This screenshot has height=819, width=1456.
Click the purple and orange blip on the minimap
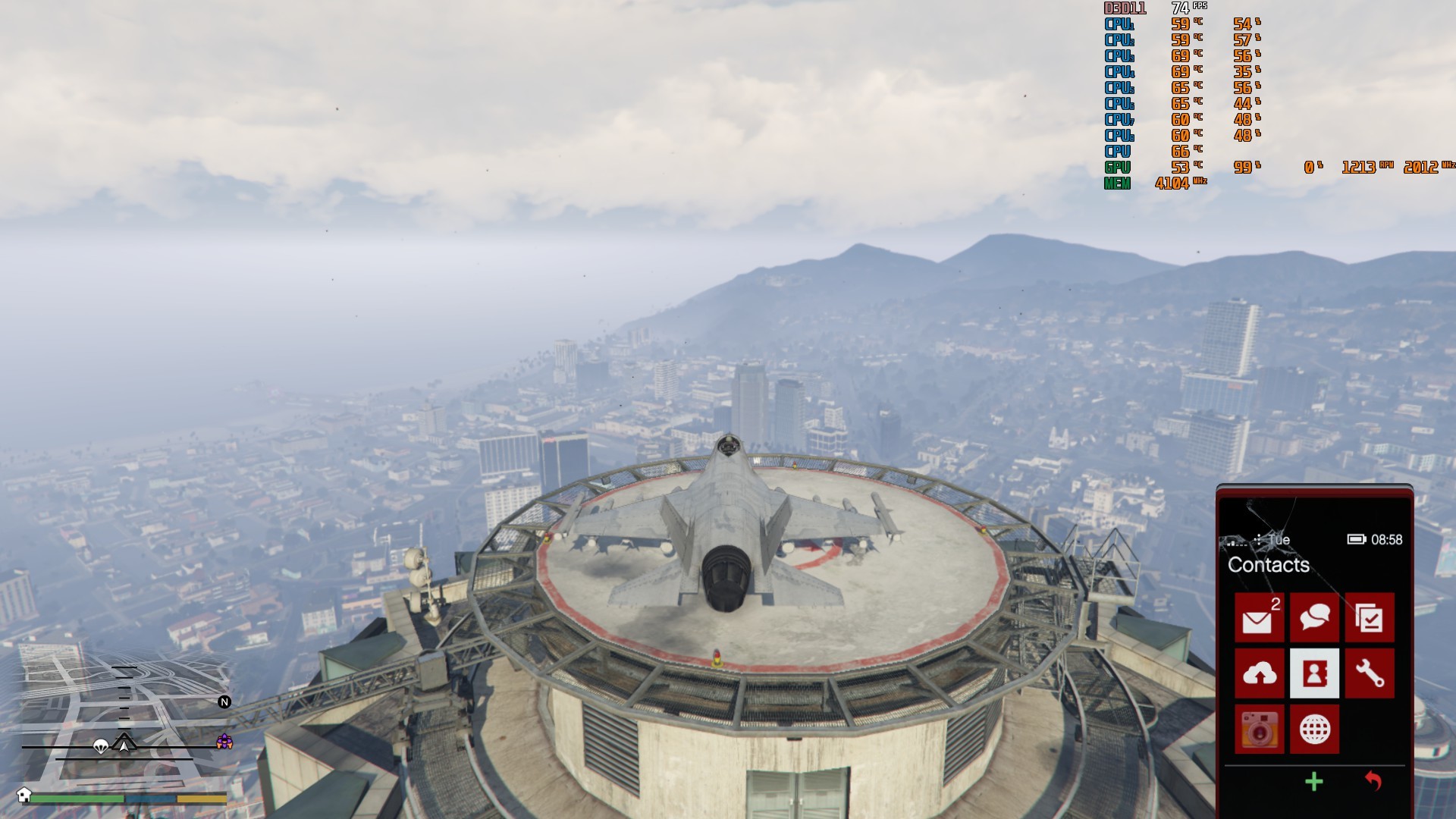click(x=224, y=742)
